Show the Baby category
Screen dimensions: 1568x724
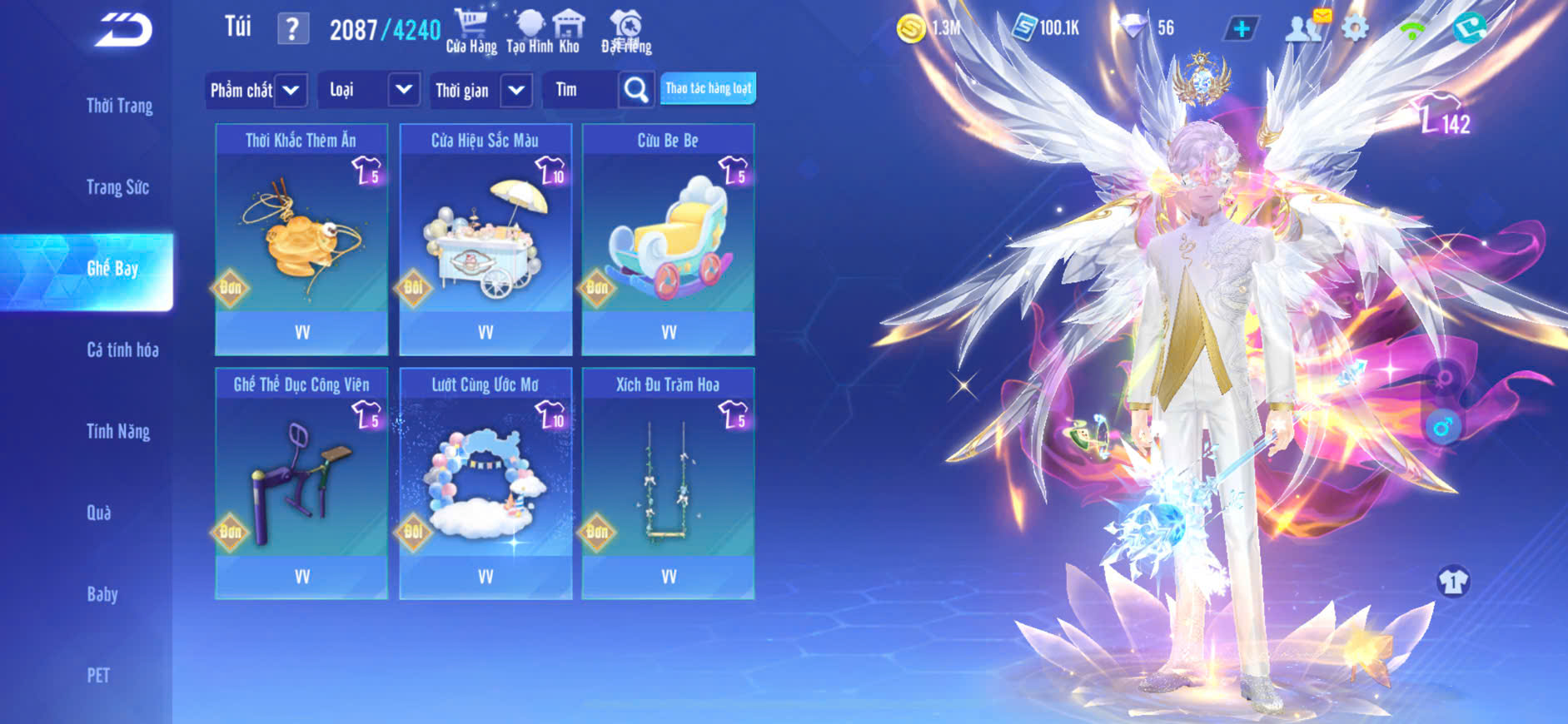click(x=102, y=594)
